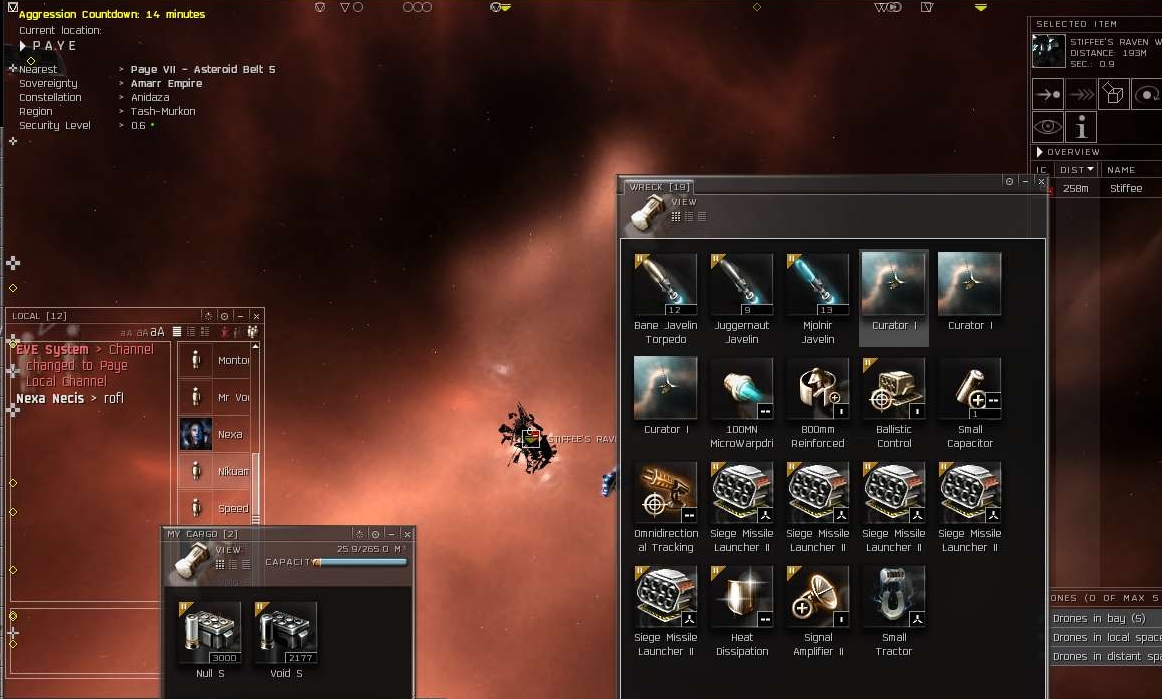The image size is (1162, 699).
Task: Open show info for selected item
Action: click(x=1080, y=127)
